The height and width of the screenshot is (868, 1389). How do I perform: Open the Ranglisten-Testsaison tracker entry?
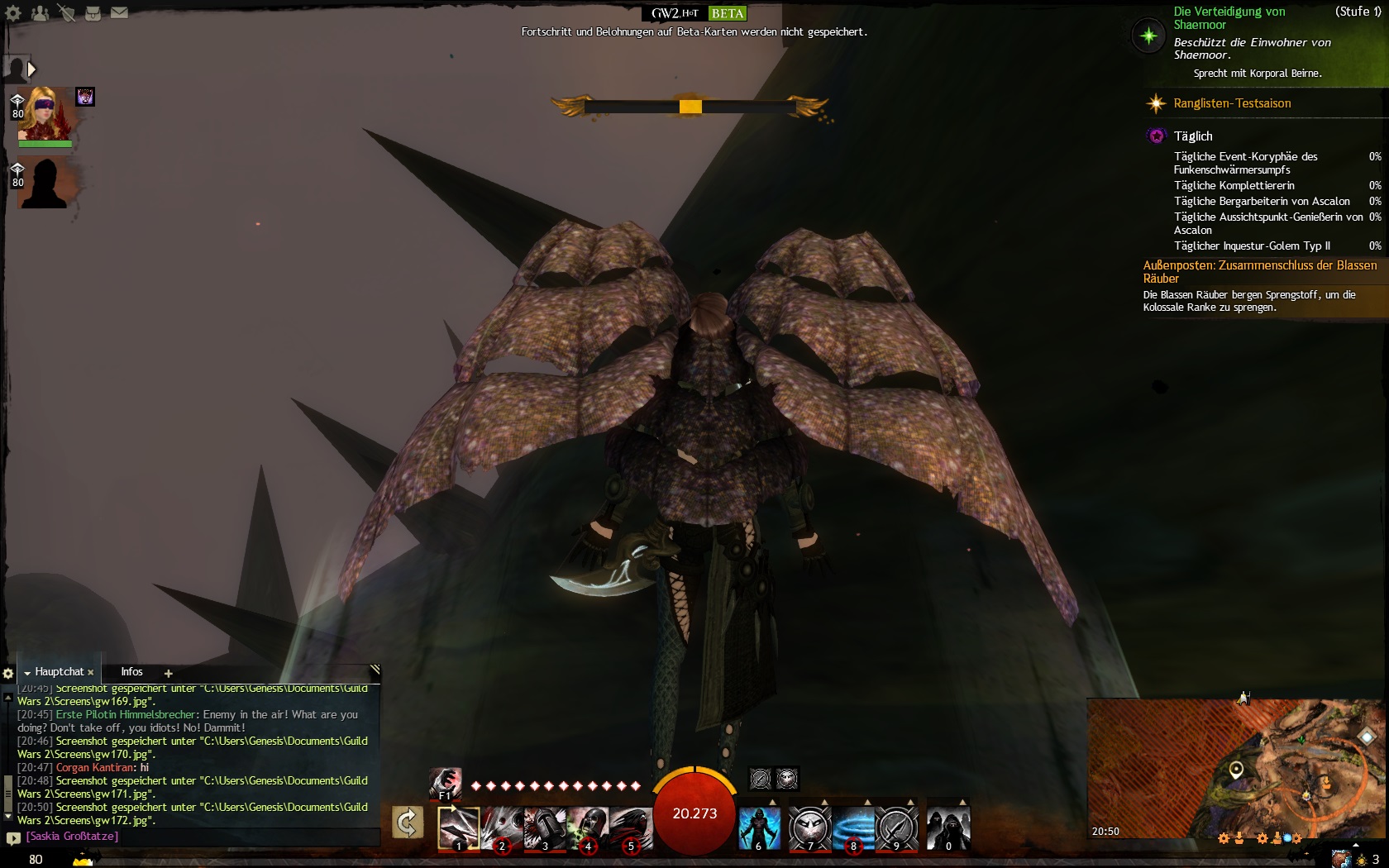pyautogui.click(x=1232, y=103)
